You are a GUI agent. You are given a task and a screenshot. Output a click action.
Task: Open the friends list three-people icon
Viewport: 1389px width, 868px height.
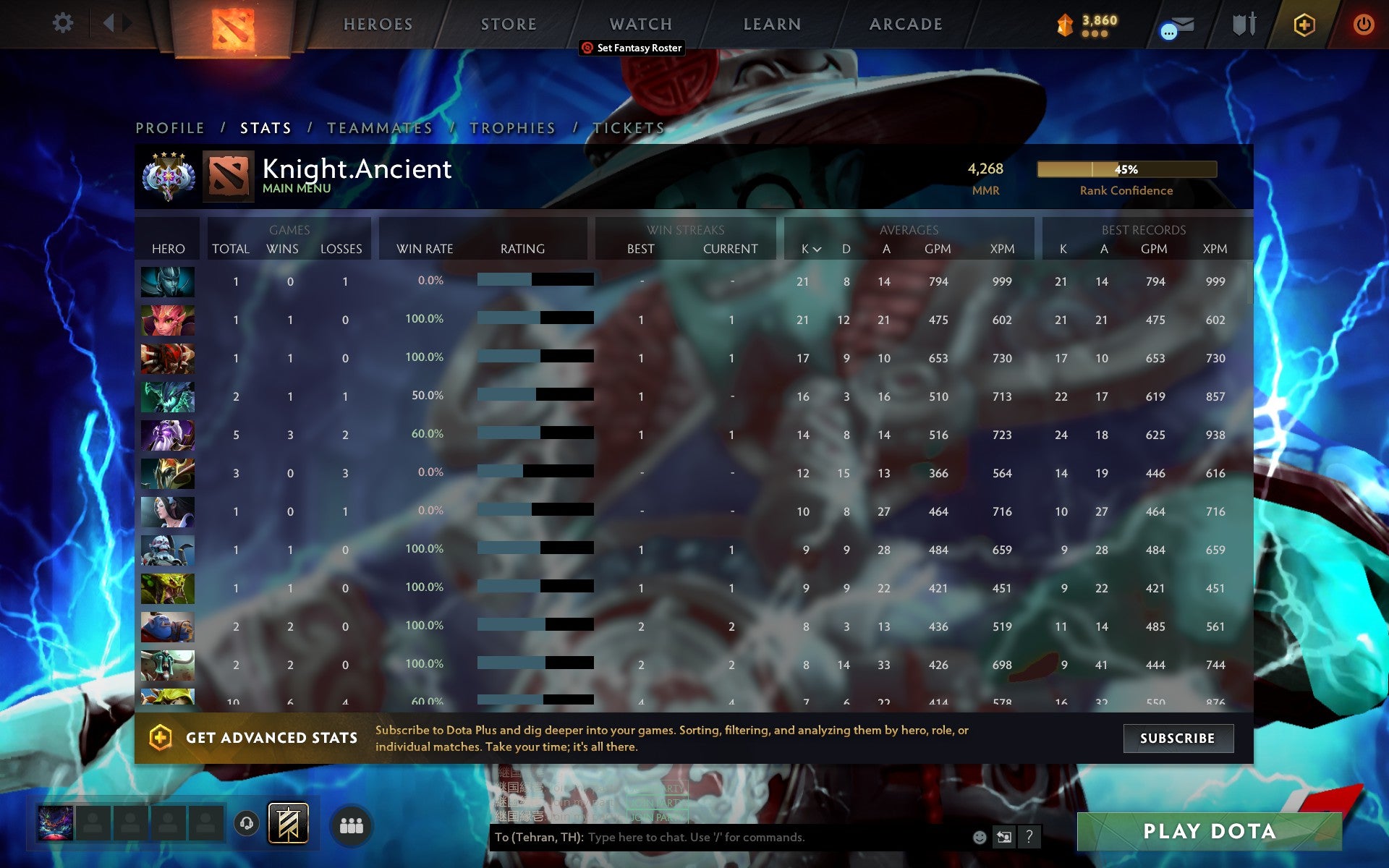(352, 825)
